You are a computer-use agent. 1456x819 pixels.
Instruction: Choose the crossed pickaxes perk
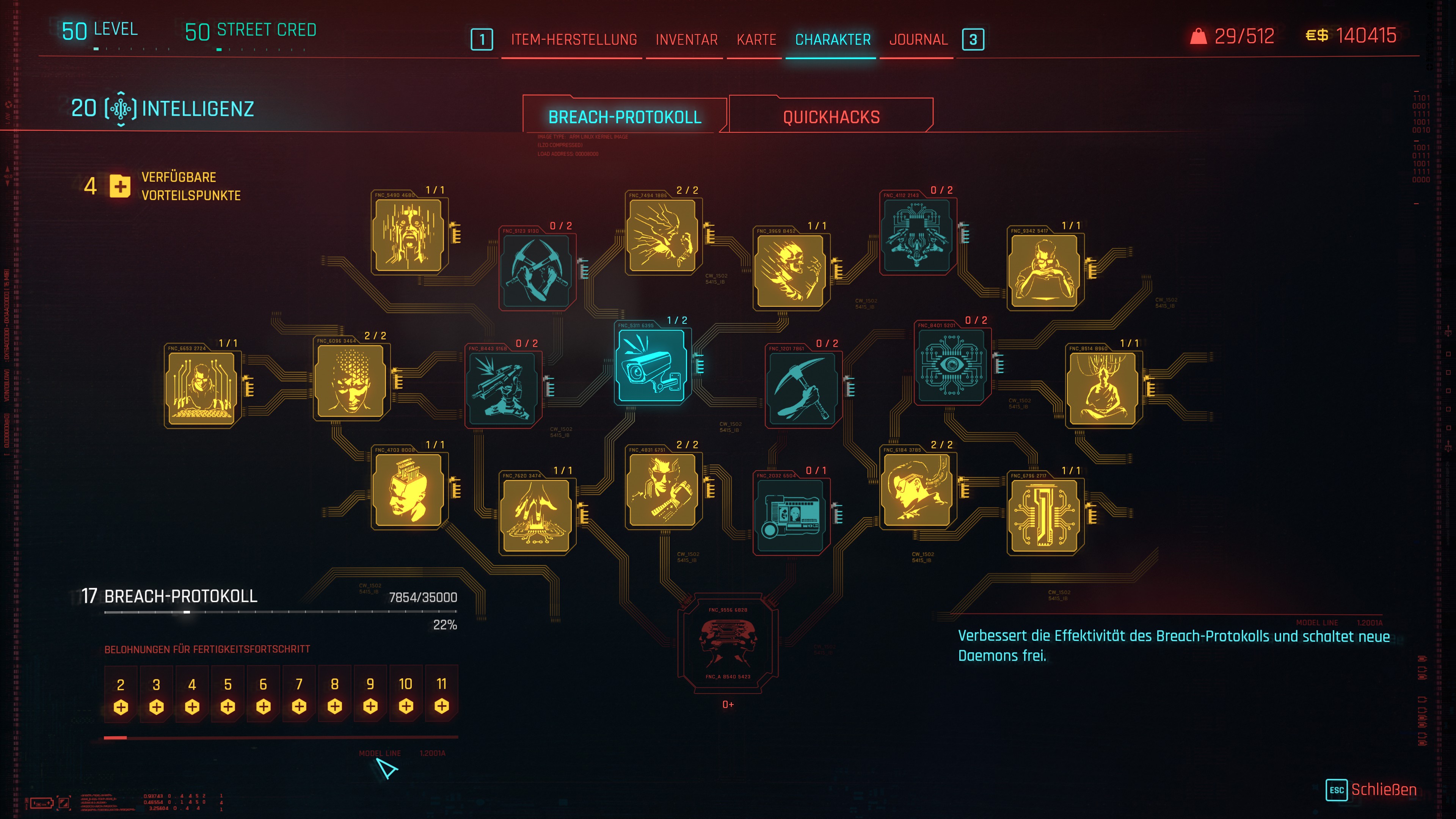[537, 271]
